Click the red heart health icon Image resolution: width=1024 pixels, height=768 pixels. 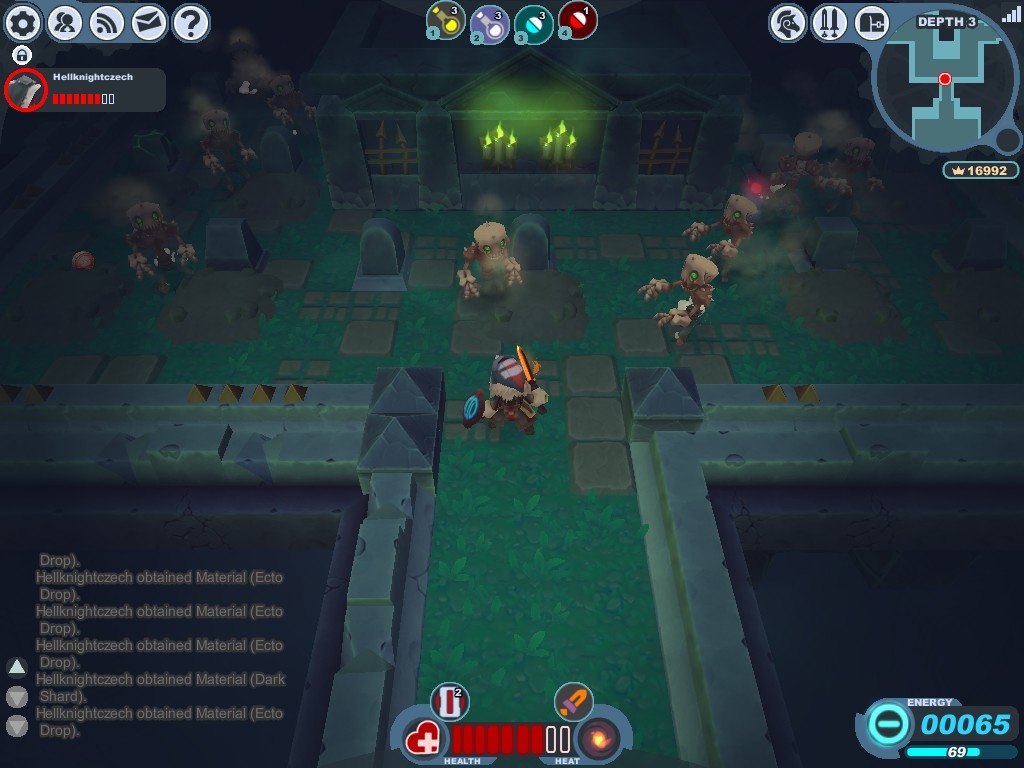click(x=423, y=741)
